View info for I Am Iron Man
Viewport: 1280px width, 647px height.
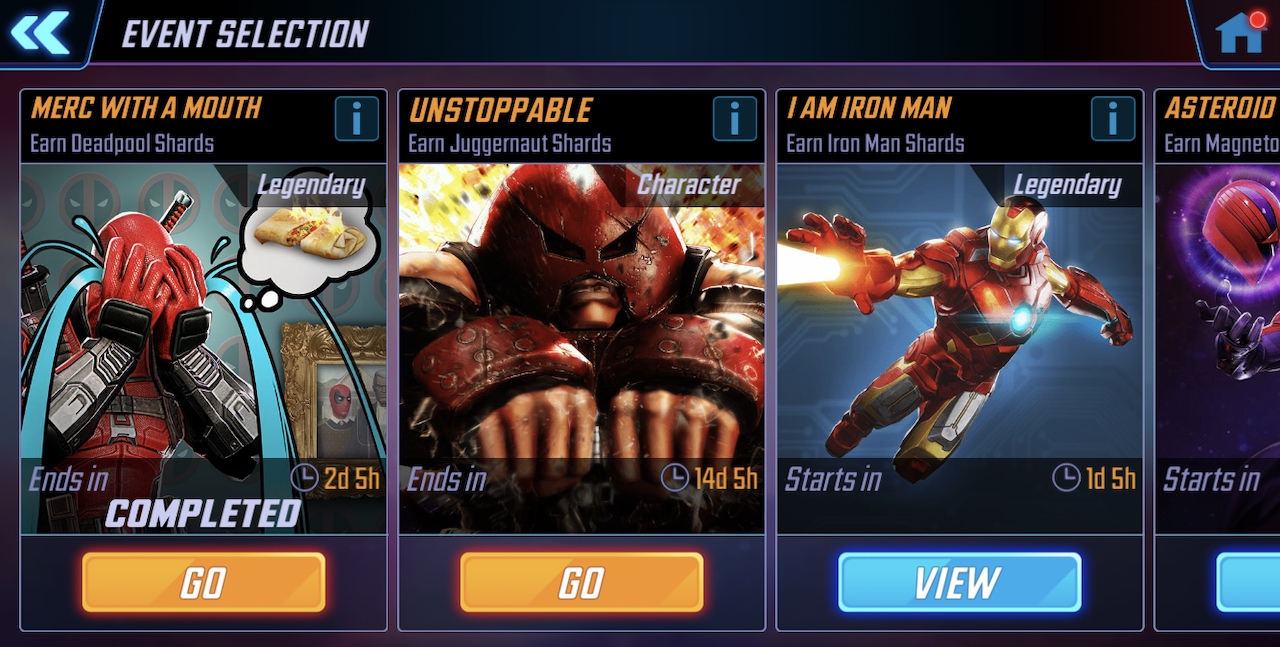pos(1113,119)
